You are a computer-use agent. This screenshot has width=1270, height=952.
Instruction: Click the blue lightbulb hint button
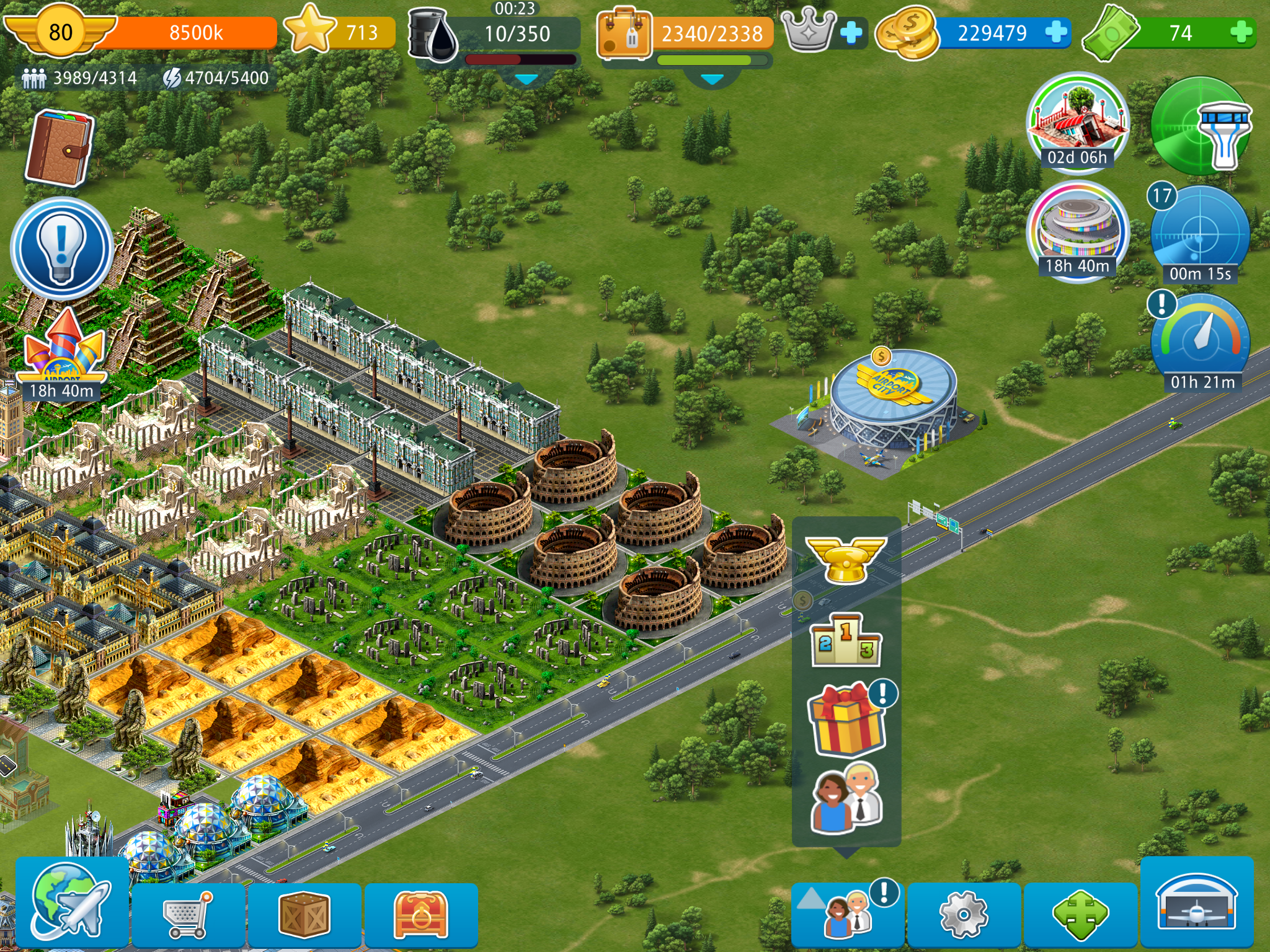[x=61, y=248]
